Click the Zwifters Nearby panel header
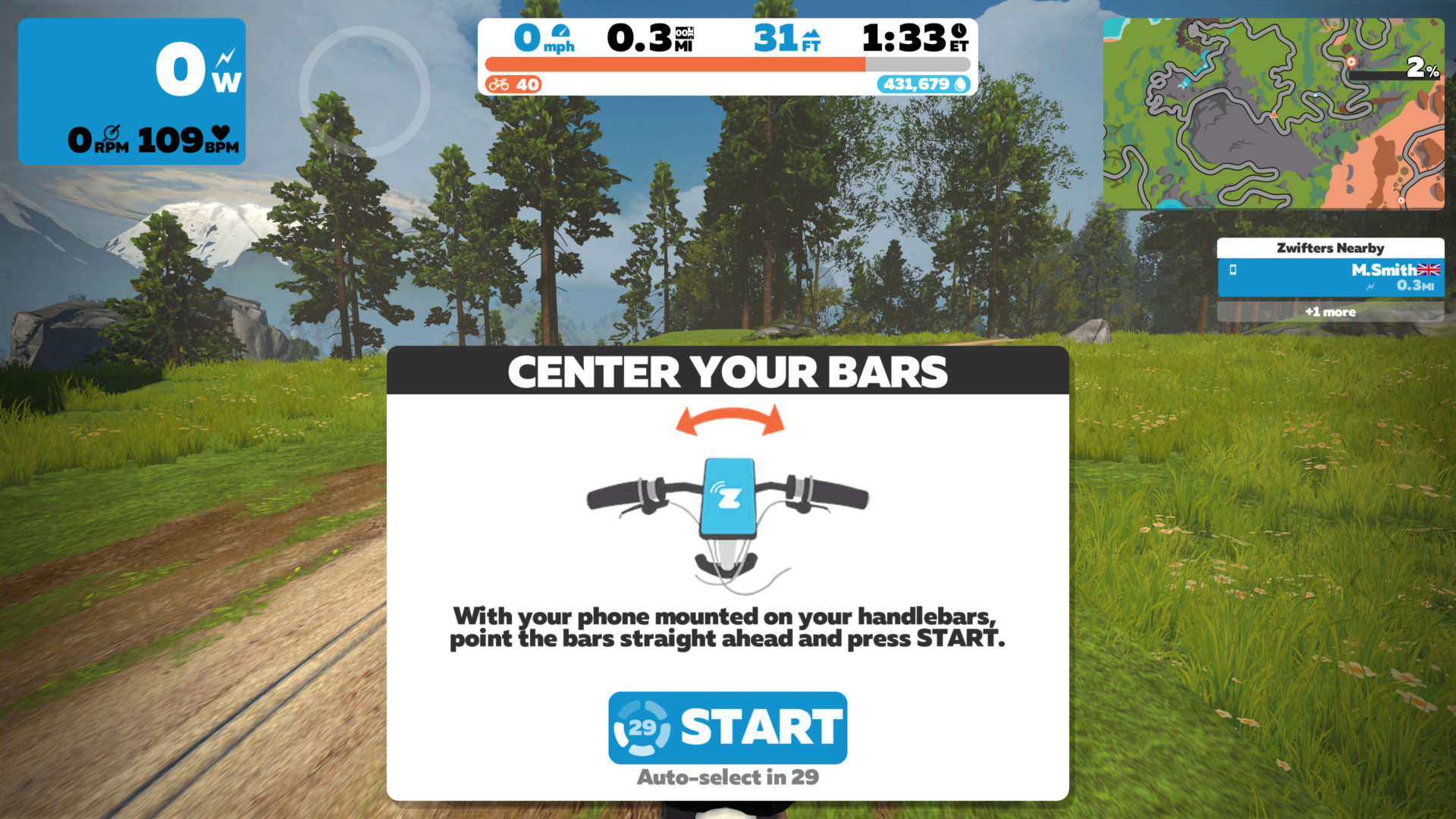1456x819 pixels. point(1331,248)
